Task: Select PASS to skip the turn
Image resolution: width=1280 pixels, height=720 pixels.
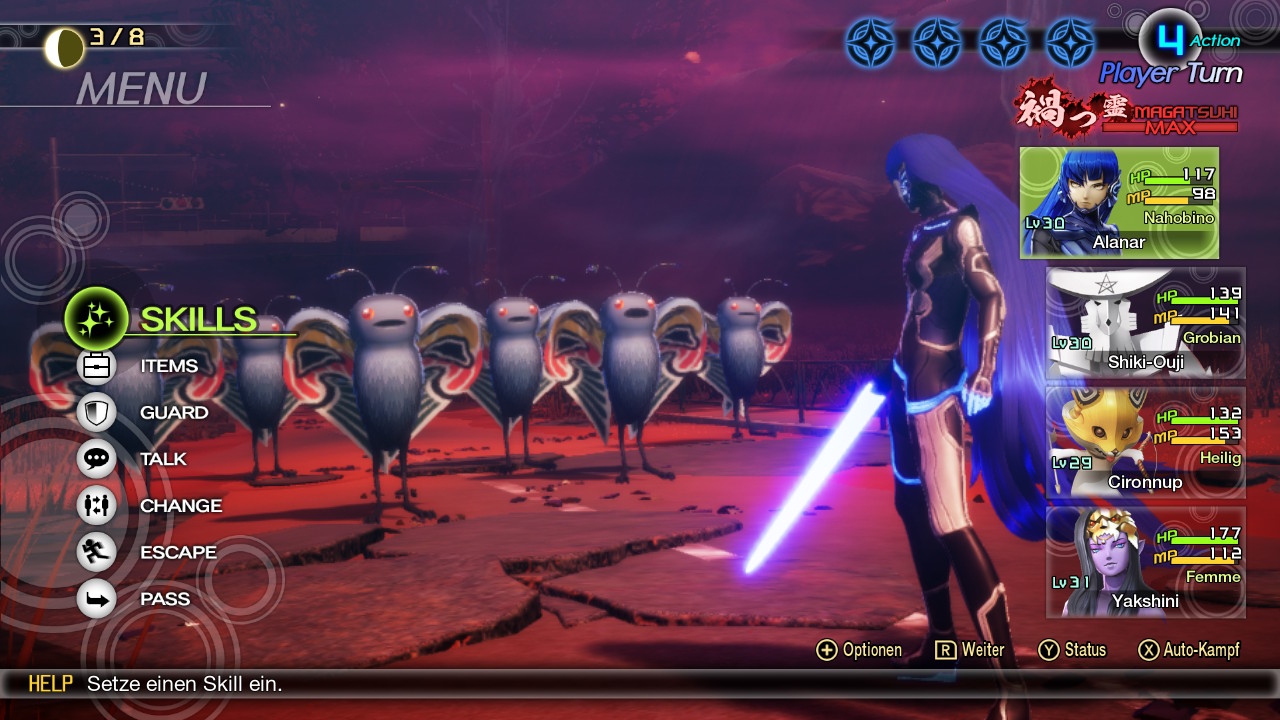Action: click(x=164, y=599)
